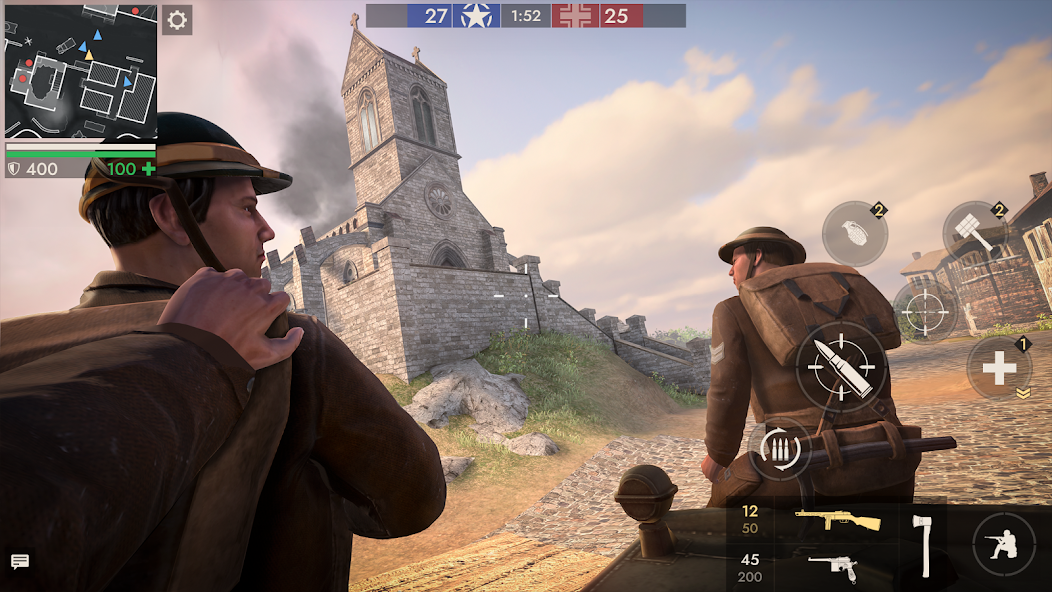Toggle crouch with the kneeling soldier button
The width and height of the screenshot is (1052, 592).
point(1003,544)
